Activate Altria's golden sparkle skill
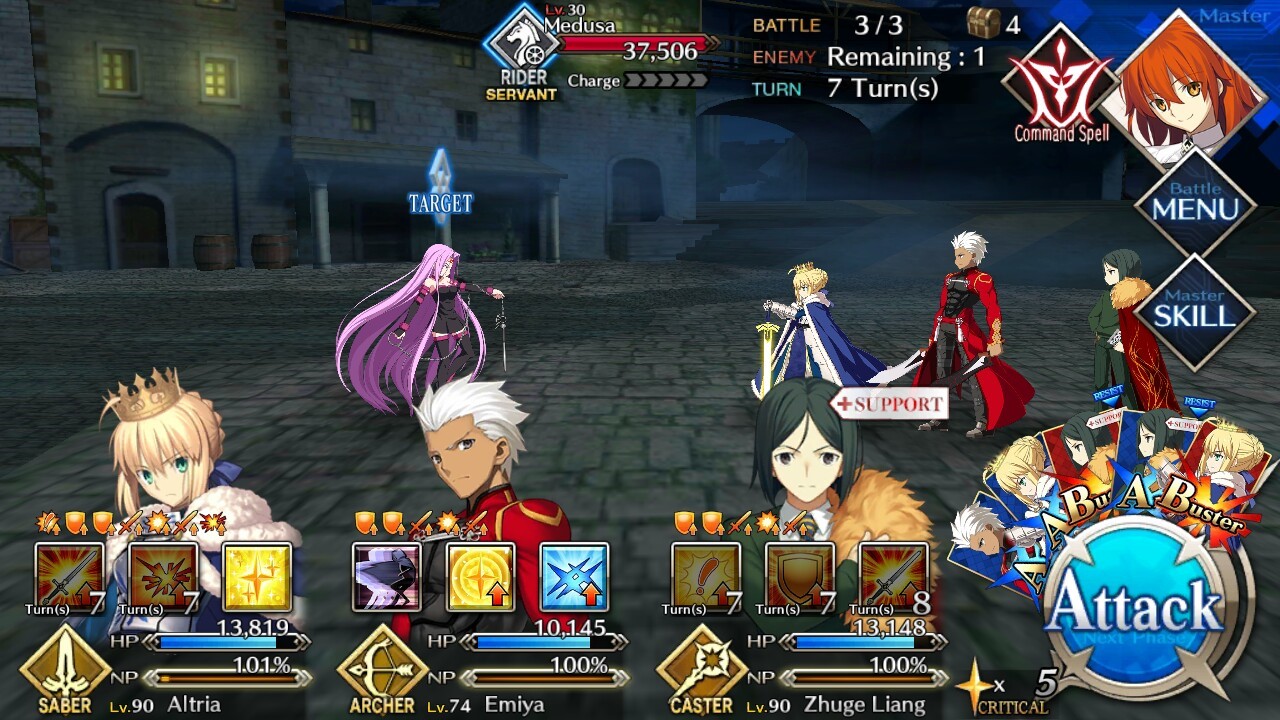 257,577
